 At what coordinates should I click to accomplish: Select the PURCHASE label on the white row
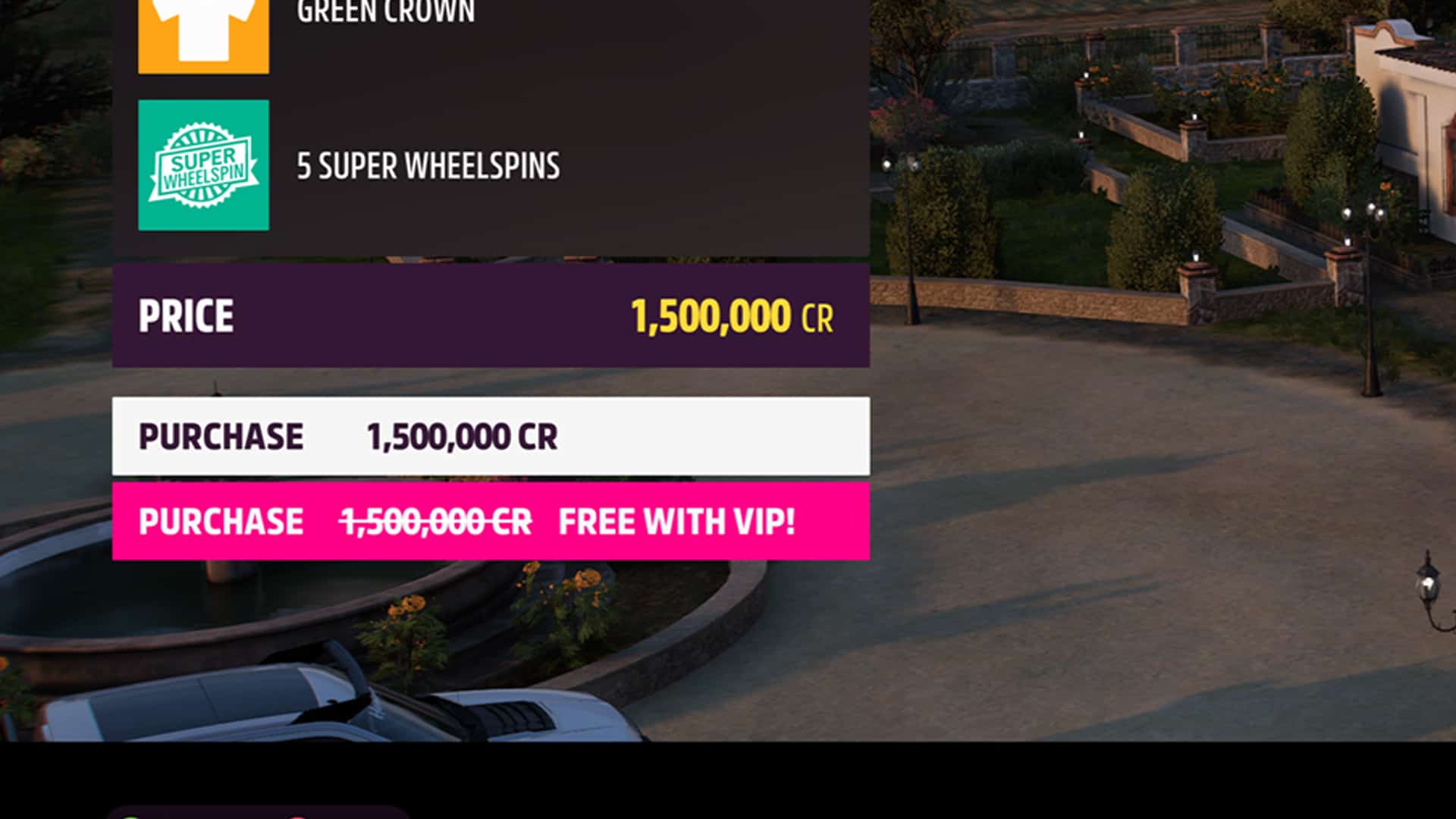(x=221, y=436)
